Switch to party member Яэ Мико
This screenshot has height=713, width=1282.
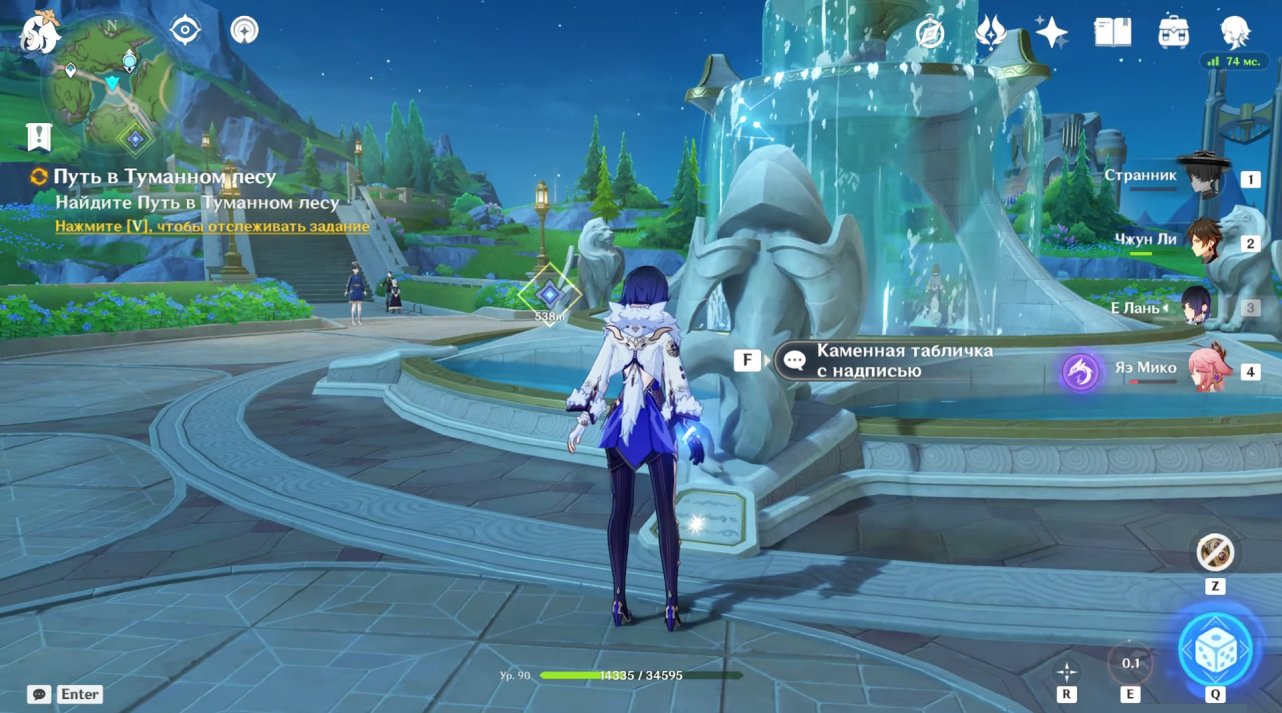coord(1205,370)
